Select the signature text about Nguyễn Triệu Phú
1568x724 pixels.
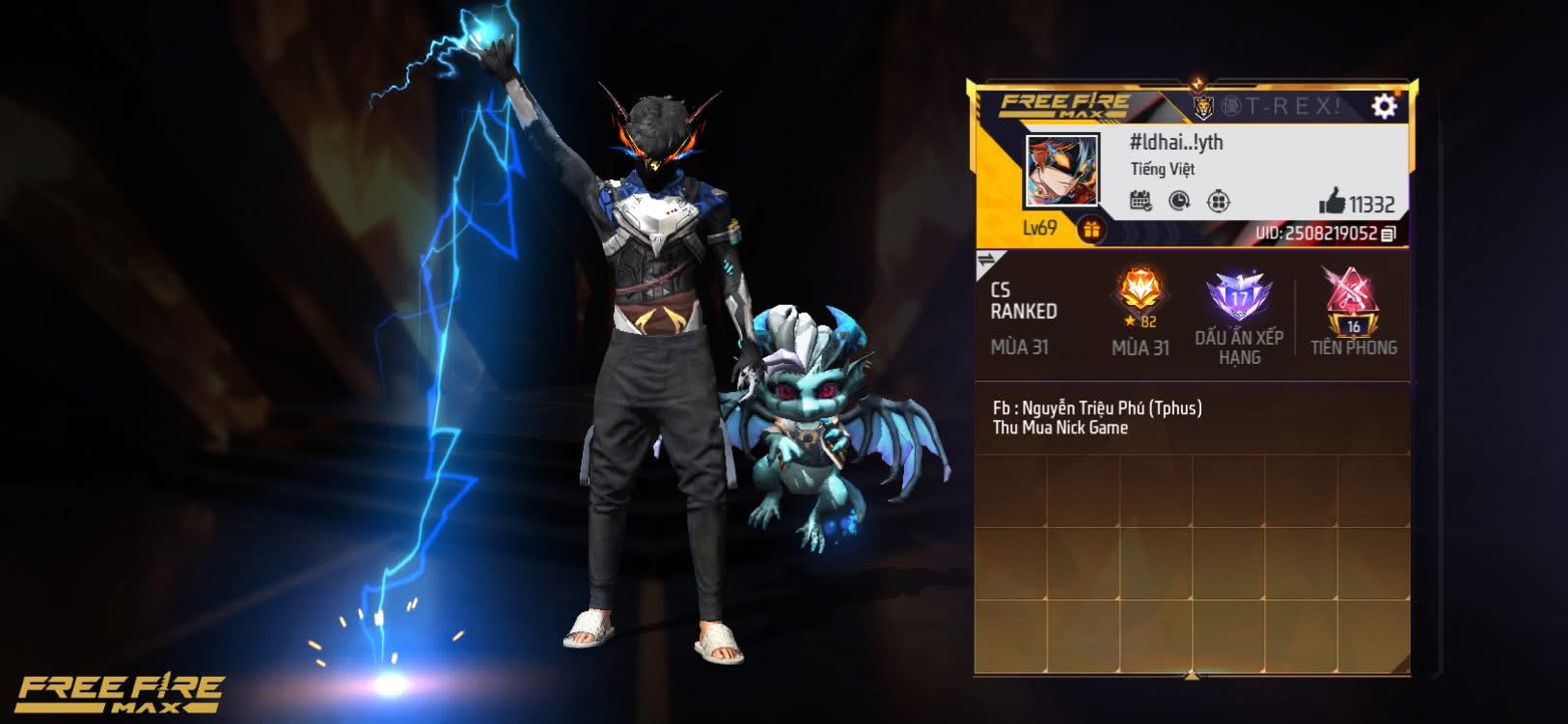pos(1097,417)
